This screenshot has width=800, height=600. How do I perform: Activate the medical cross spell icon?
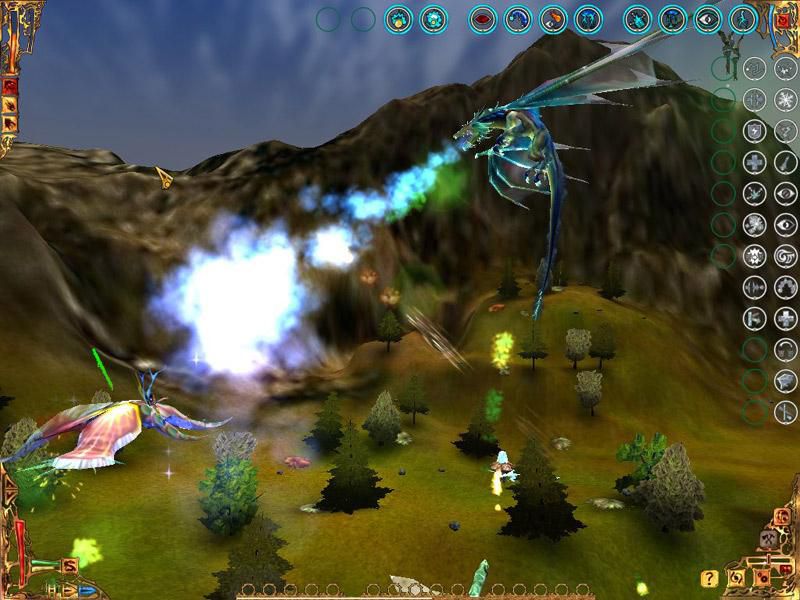755,161
